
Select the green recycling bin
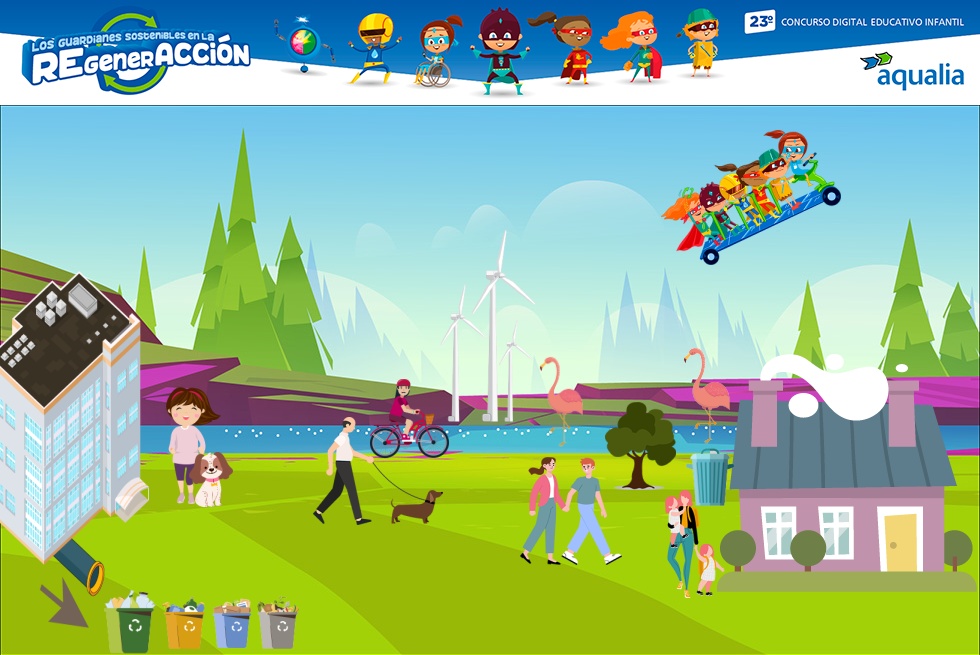[133, 625]
